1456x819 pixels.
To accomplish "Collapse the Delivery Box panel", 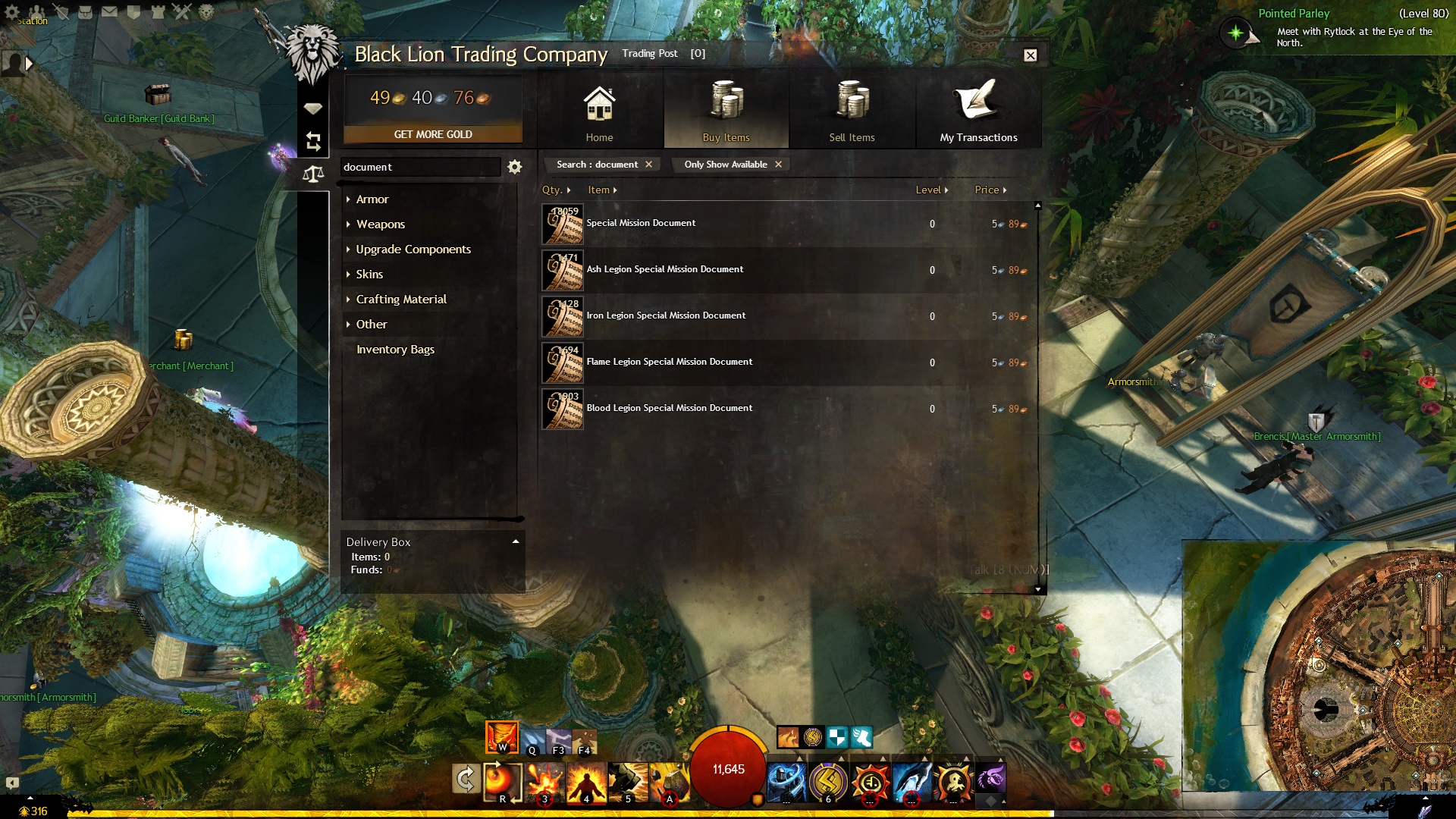I will pos(516,541).
